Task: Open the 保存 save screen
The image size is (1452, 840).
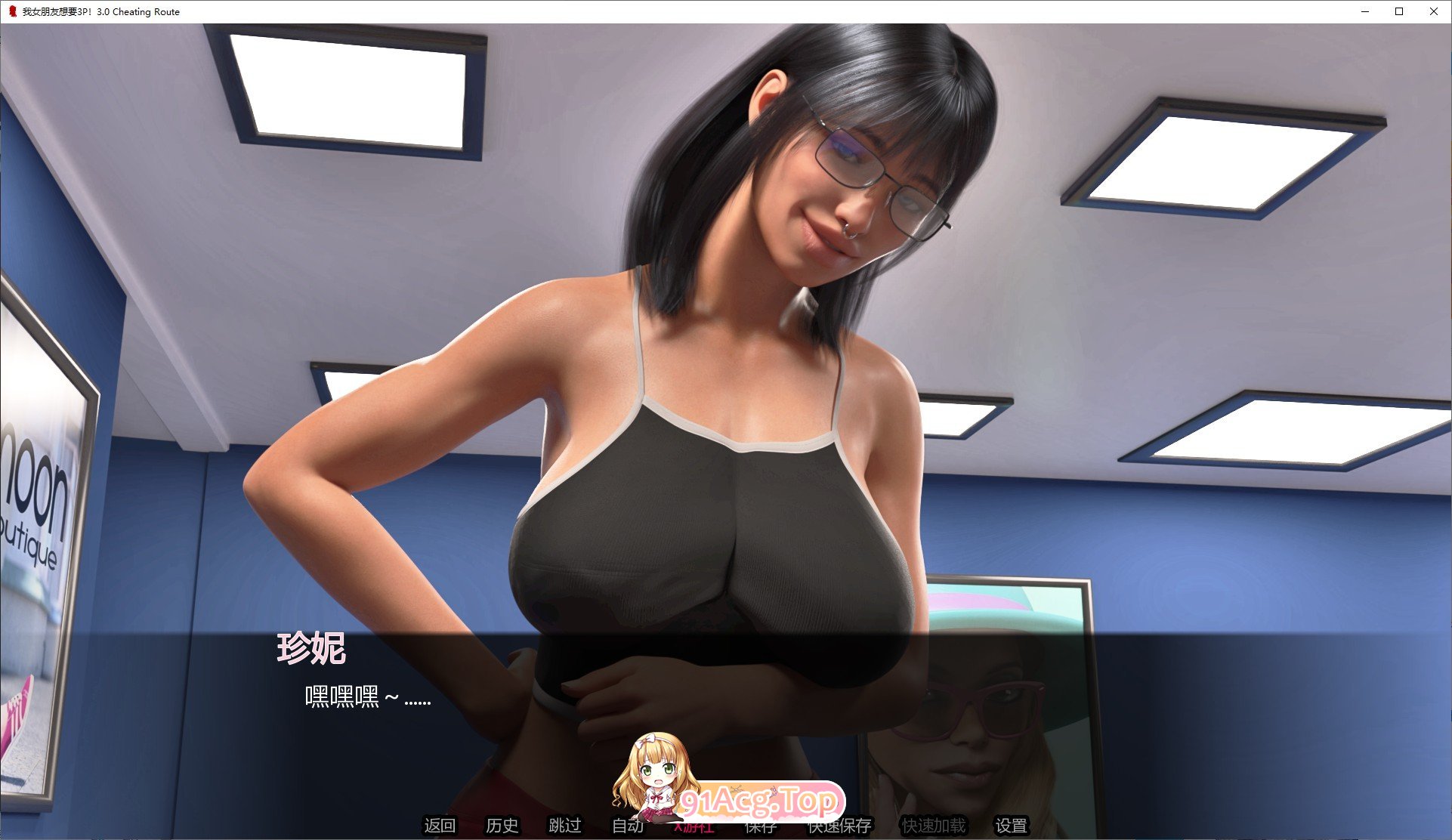Action: point(763,826)
